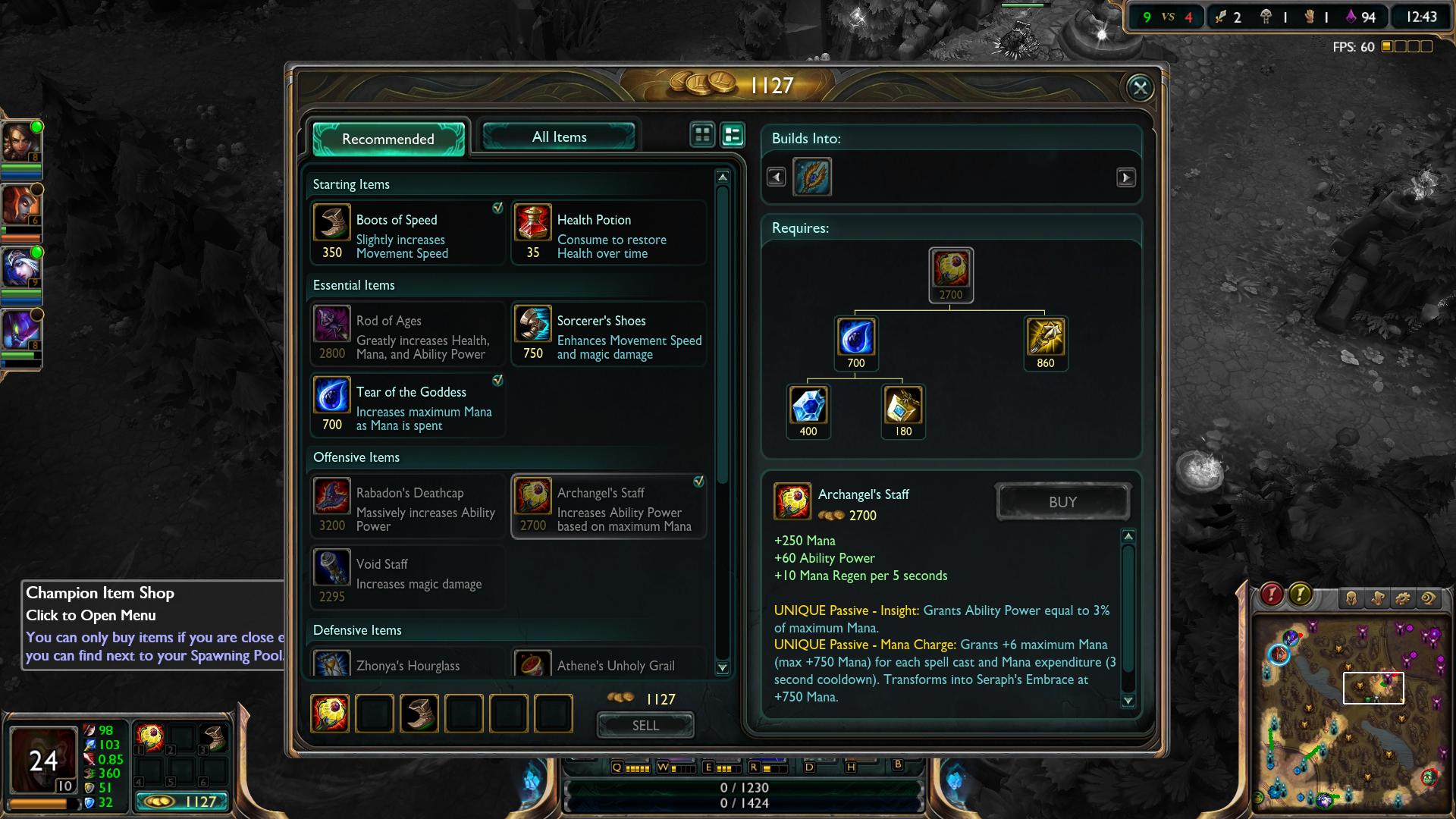Select the Void Staff item

pyautogui.click(x=407, y=578)
